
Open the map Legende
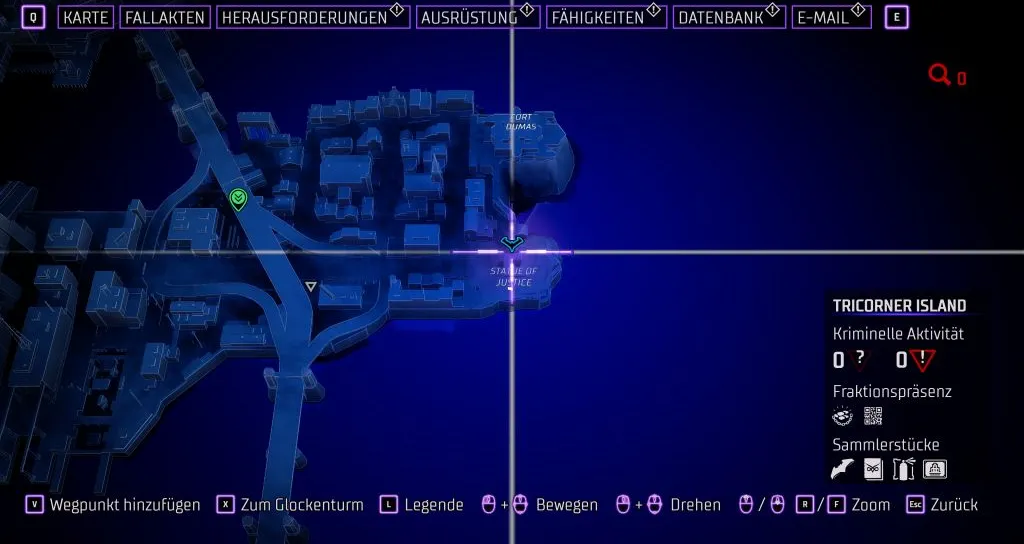[x=433, y=505]
